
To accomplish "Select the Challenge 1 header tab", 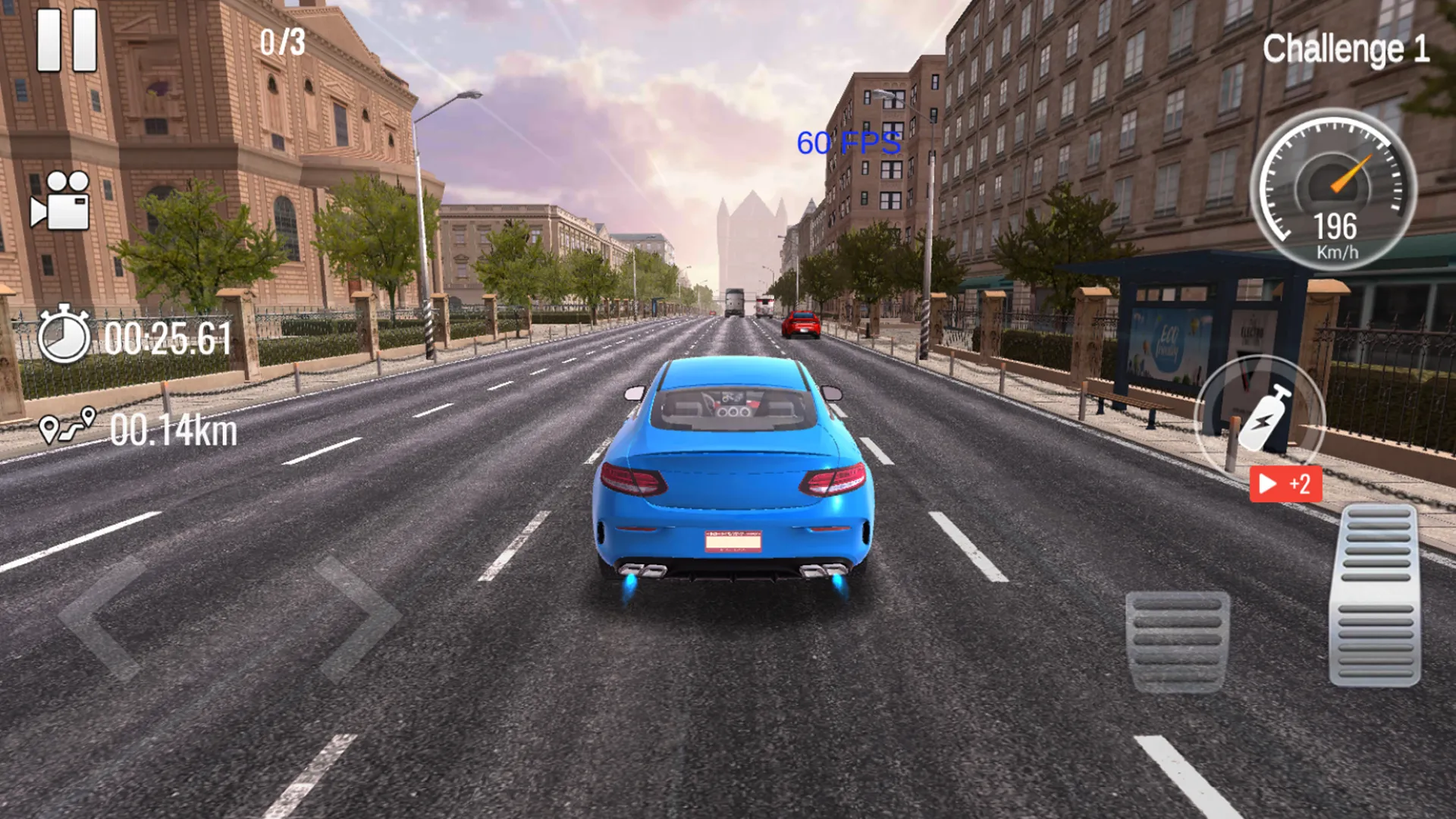I will pyautogui.click(x=1346, y=45).
